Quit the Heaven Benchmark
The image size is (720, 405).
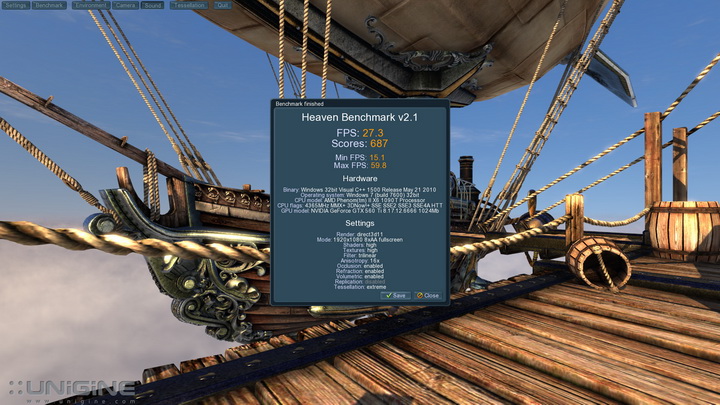[x=222, y=5]
